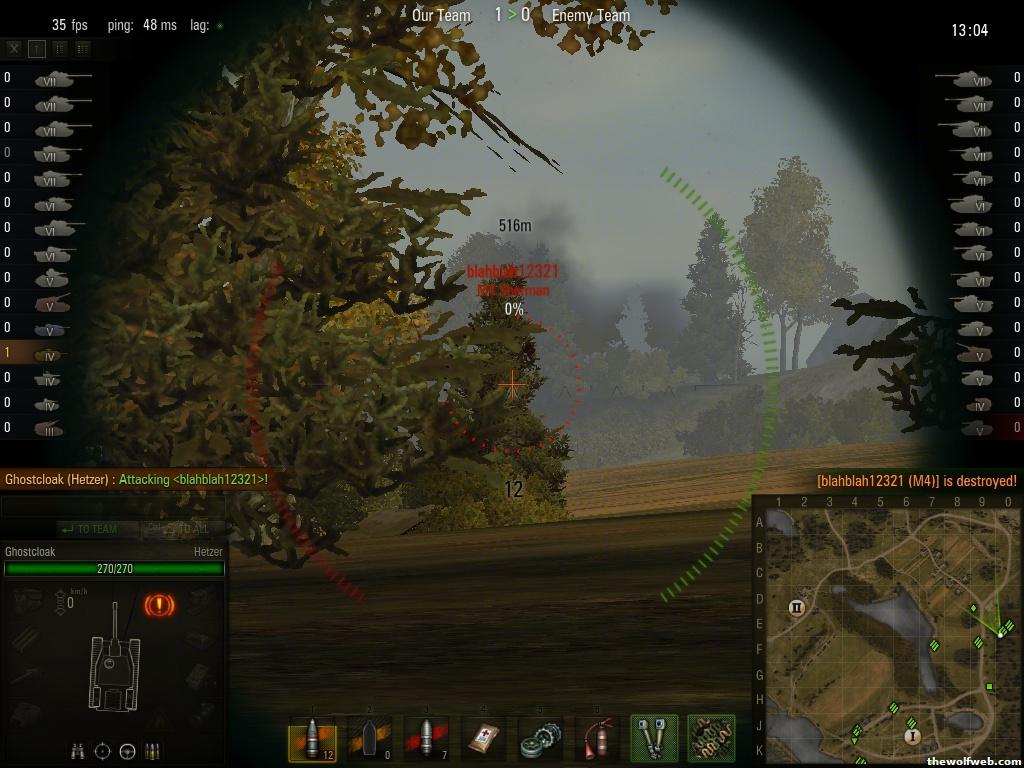Hide the team panel with X button
1024x768 pixels.
point(14,48)
